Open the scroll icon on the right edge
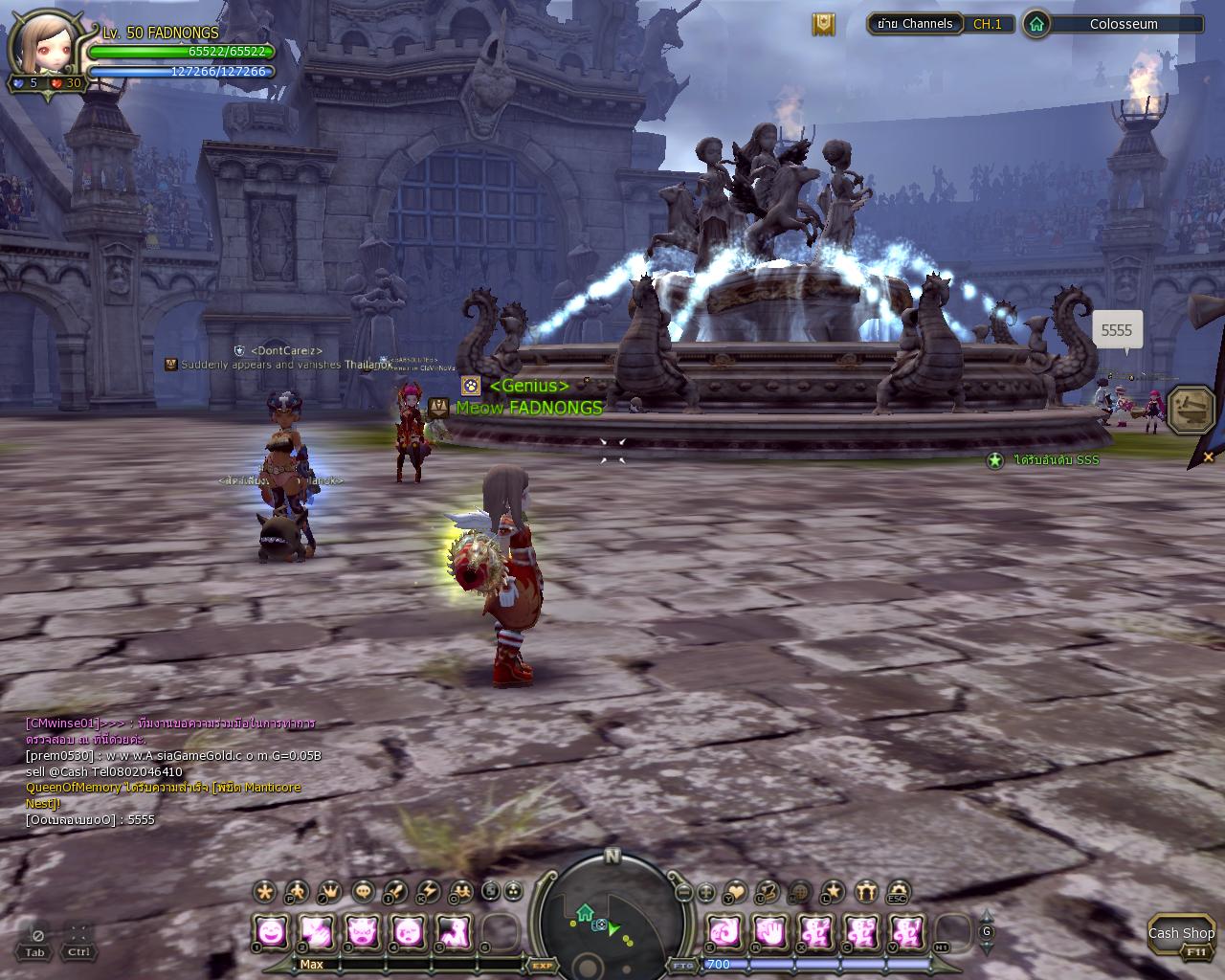Image resolution: width=1225 pixels, height=980 pixels. click(x=1192, y=410)
